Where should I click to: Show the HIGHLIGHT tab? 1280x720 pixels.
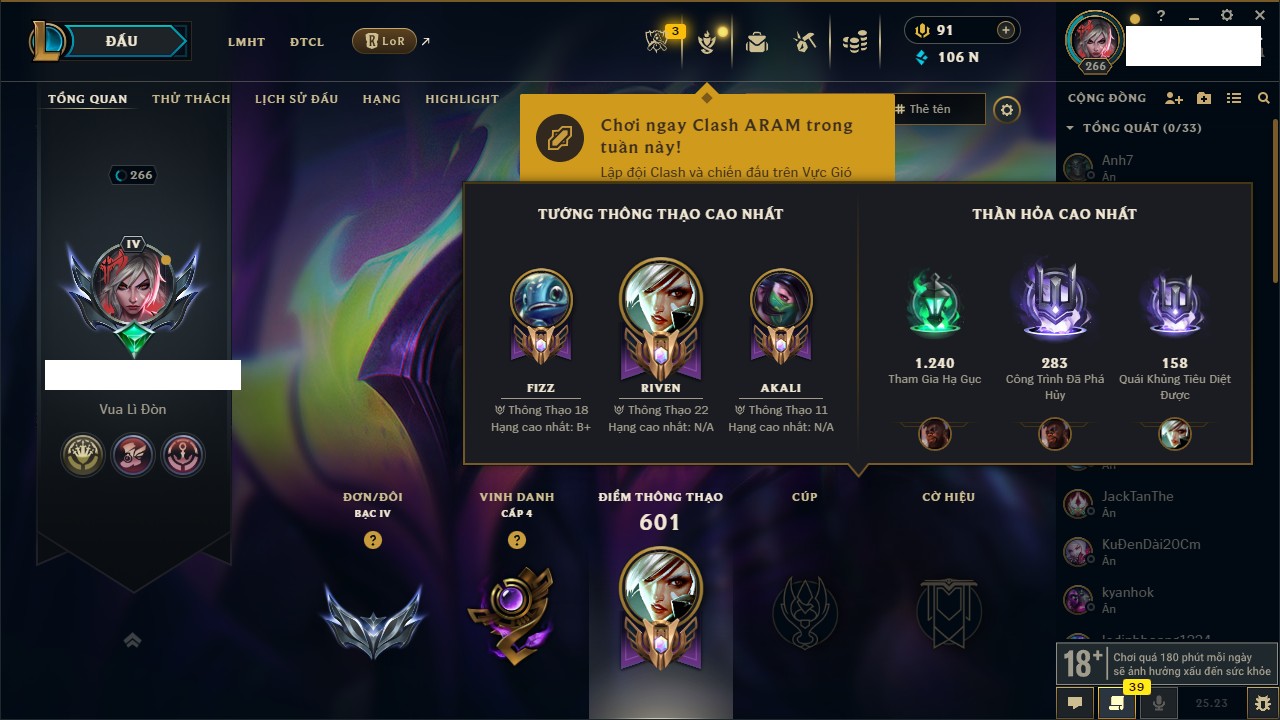point(461,99)
